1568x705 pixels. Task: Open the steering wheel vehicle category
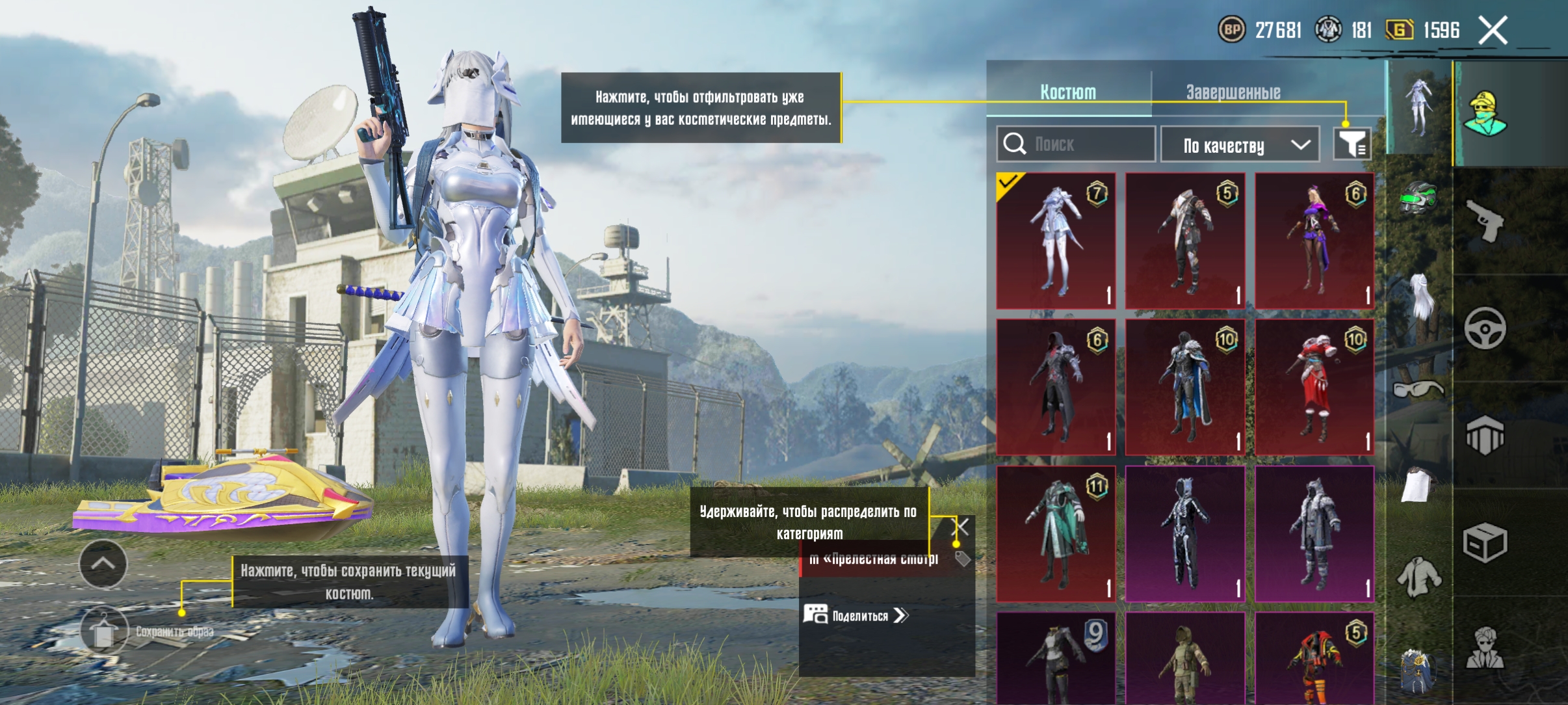[x=1485, y=328]
